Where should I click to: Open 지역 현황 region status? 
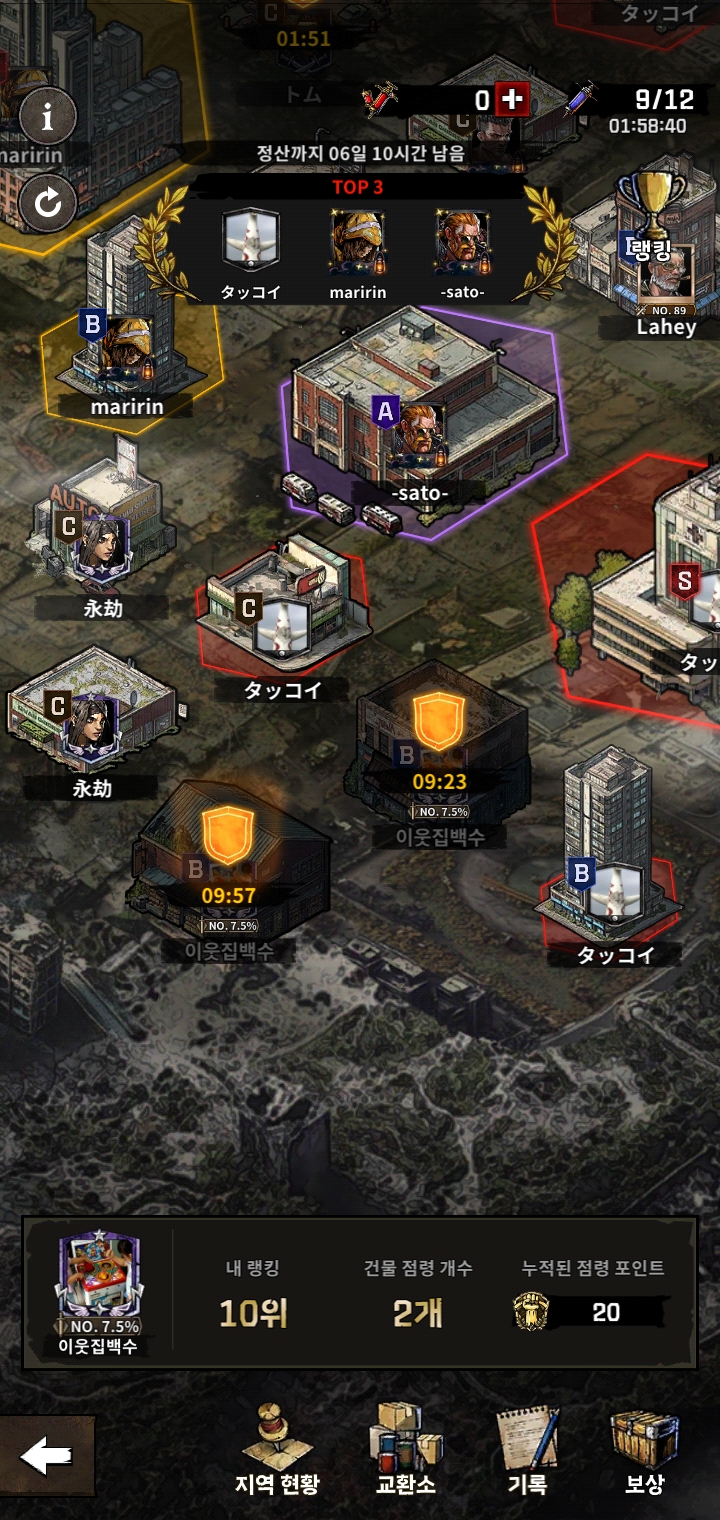point(279,1449)
